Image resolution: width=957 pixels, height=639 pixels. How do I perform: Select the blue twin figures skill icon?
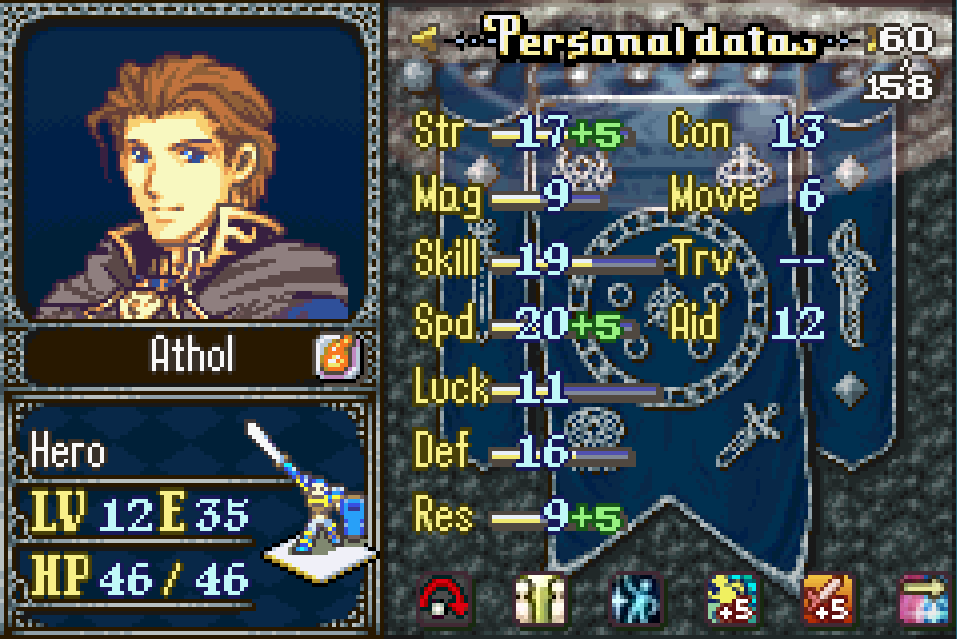click(636, 600)
